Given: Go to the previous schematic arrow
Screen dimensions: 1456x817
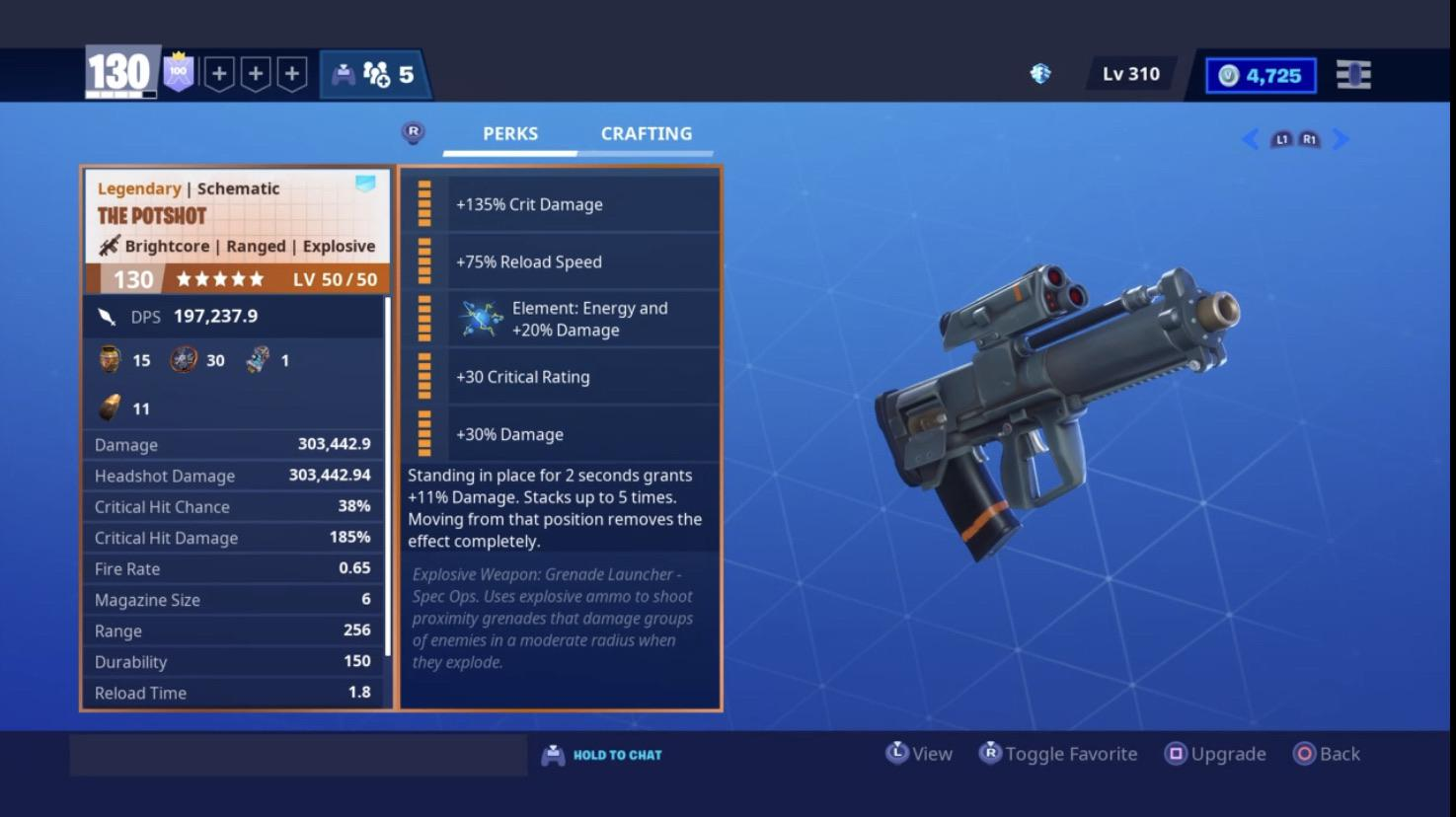Looking at the screenshot, I should (1250, 139).
